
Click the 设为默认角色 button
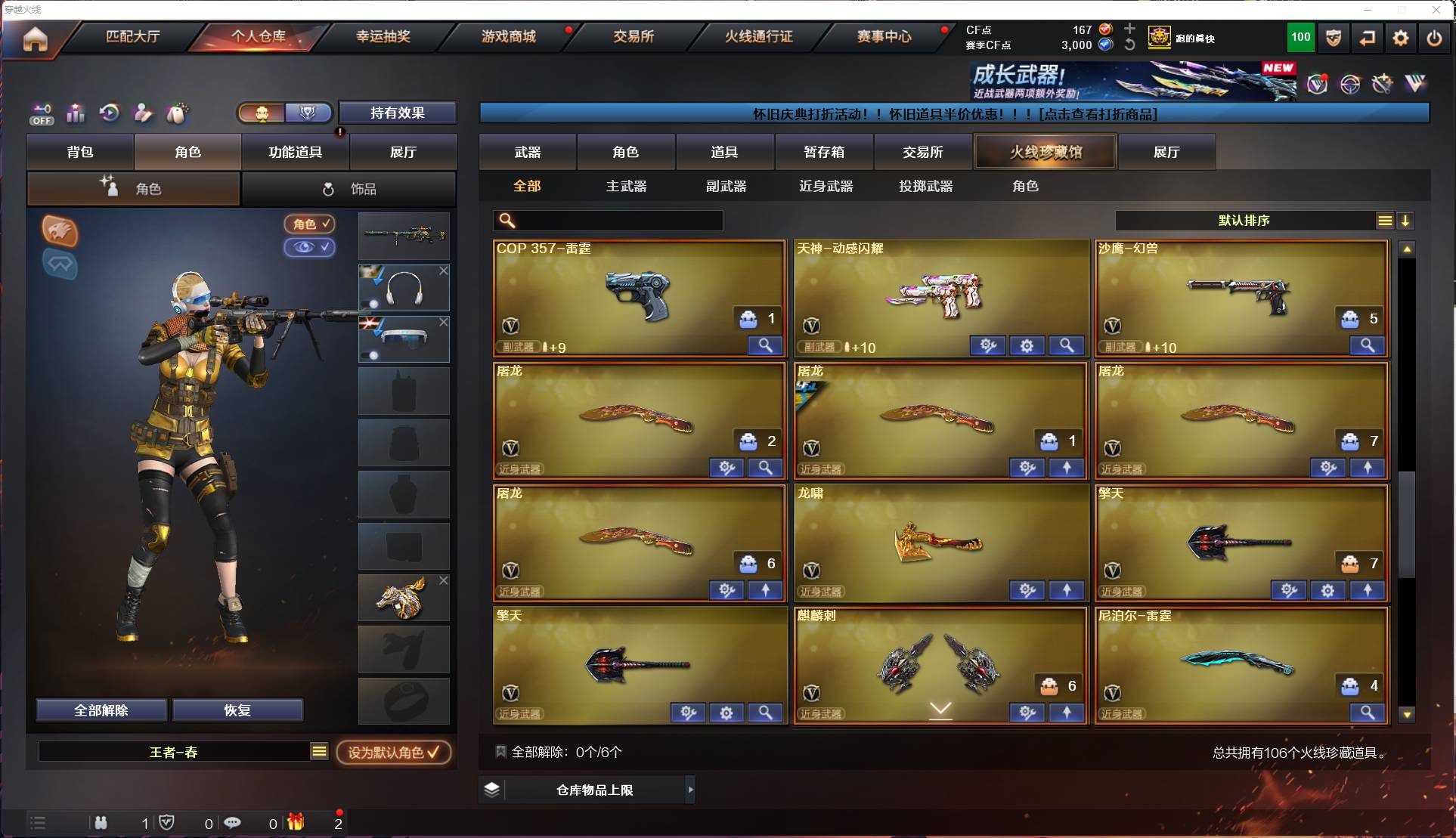395,753
